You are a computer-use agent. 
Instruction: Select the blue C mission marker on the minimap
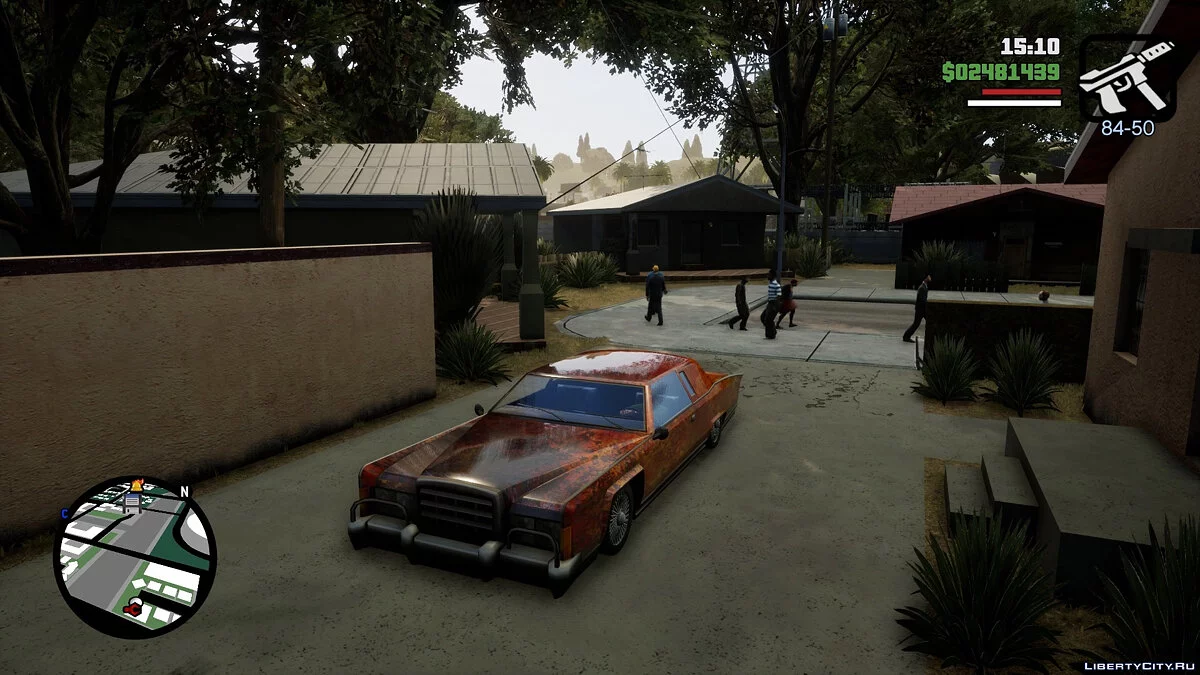65,514
